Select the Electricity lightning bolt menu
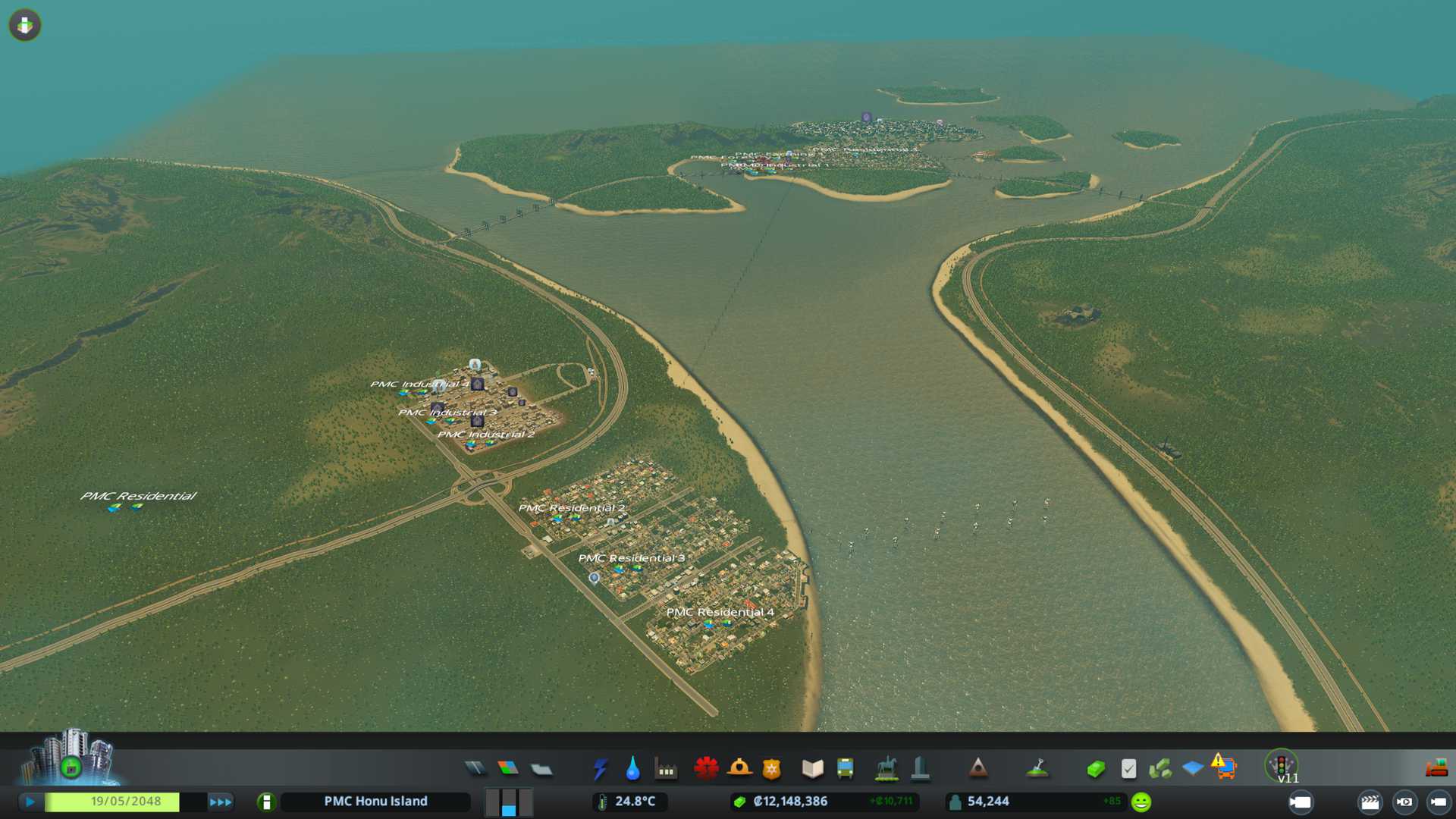The image size is (1456, 819). pyautogui.click(x=600, y=769)
